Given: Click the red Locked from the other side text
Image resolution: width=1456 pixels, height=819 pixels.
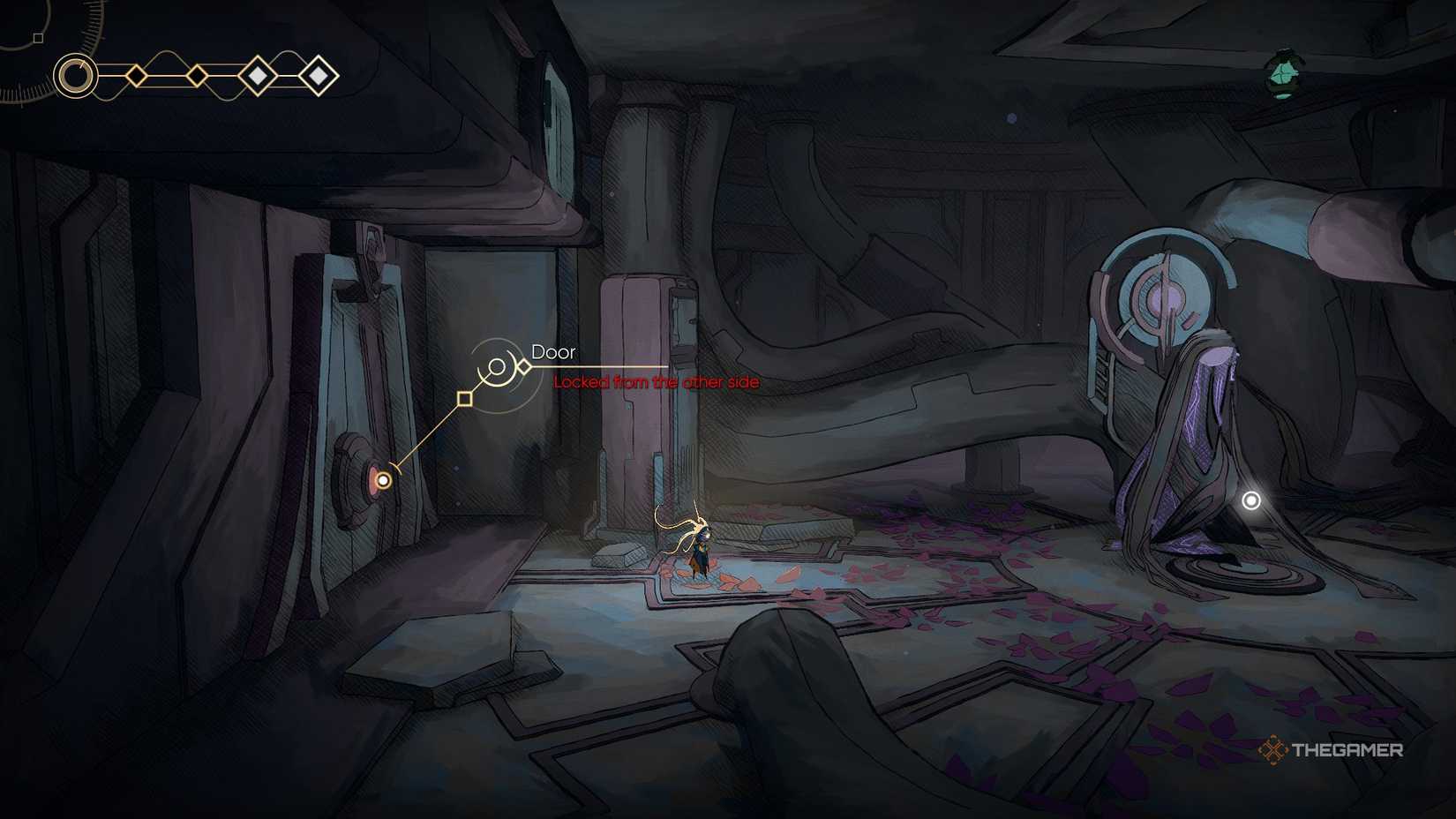Looking at the screenshot, I should click(x=657, y=382).
